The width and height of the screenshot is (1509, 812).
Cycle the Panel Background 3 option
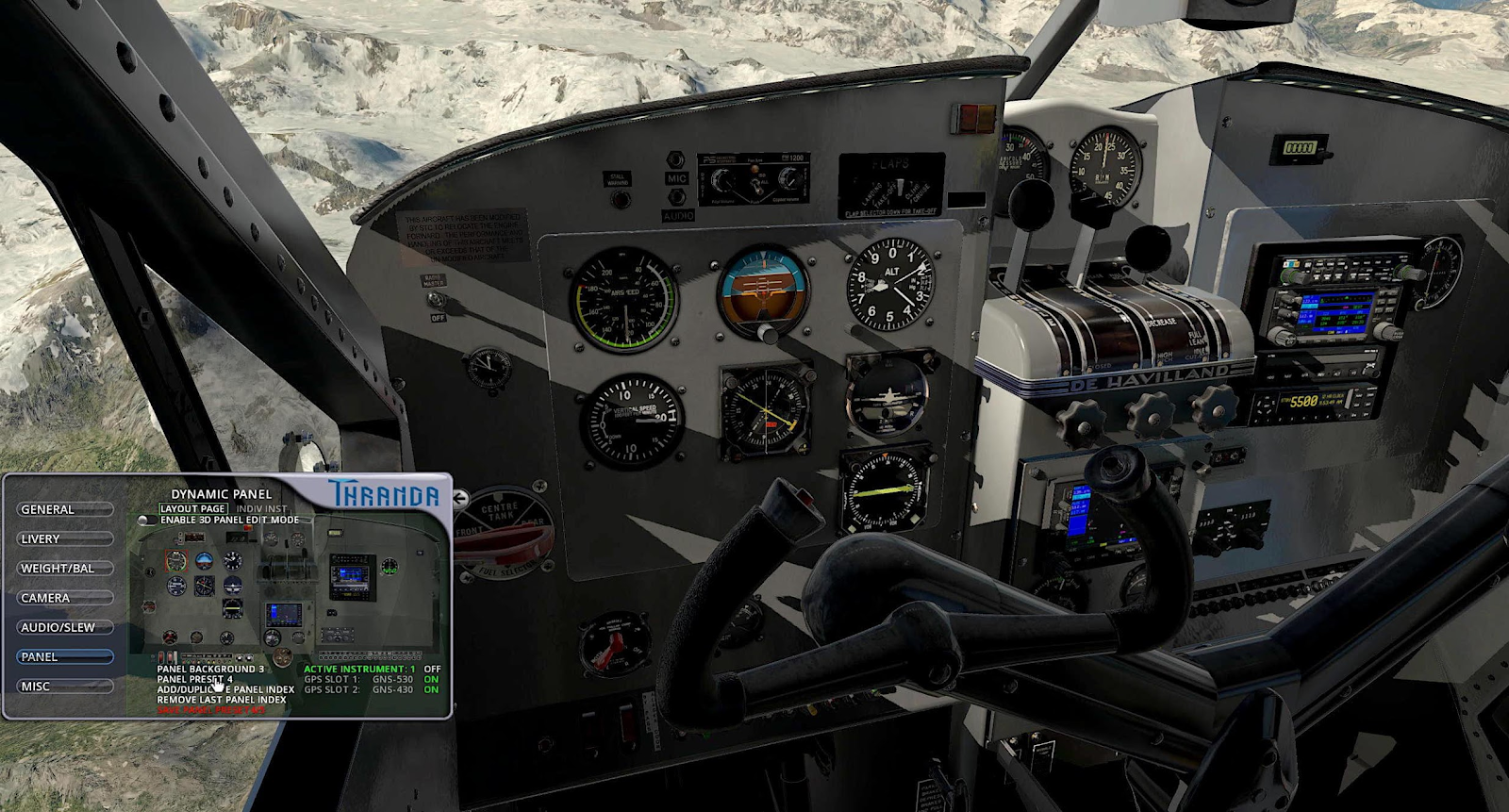[210, 669]
